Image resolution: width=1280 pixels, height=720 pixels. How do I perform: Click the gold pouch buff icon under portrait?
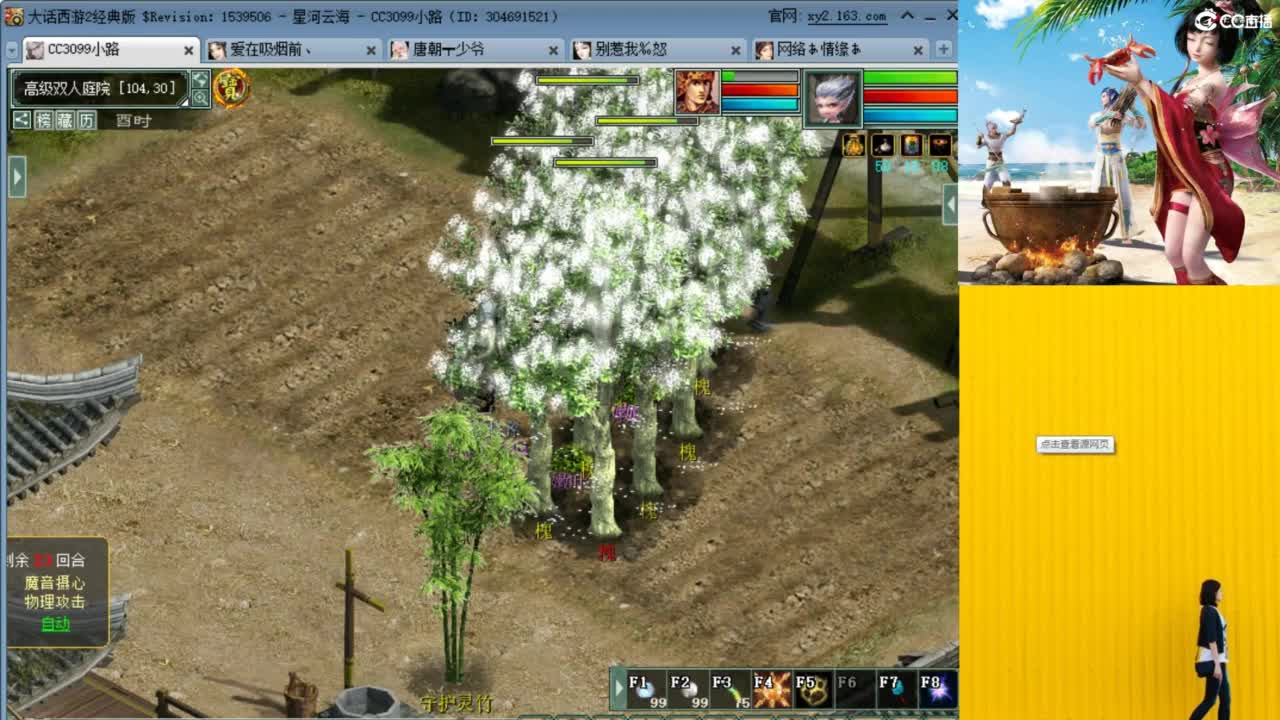(853, 145)
